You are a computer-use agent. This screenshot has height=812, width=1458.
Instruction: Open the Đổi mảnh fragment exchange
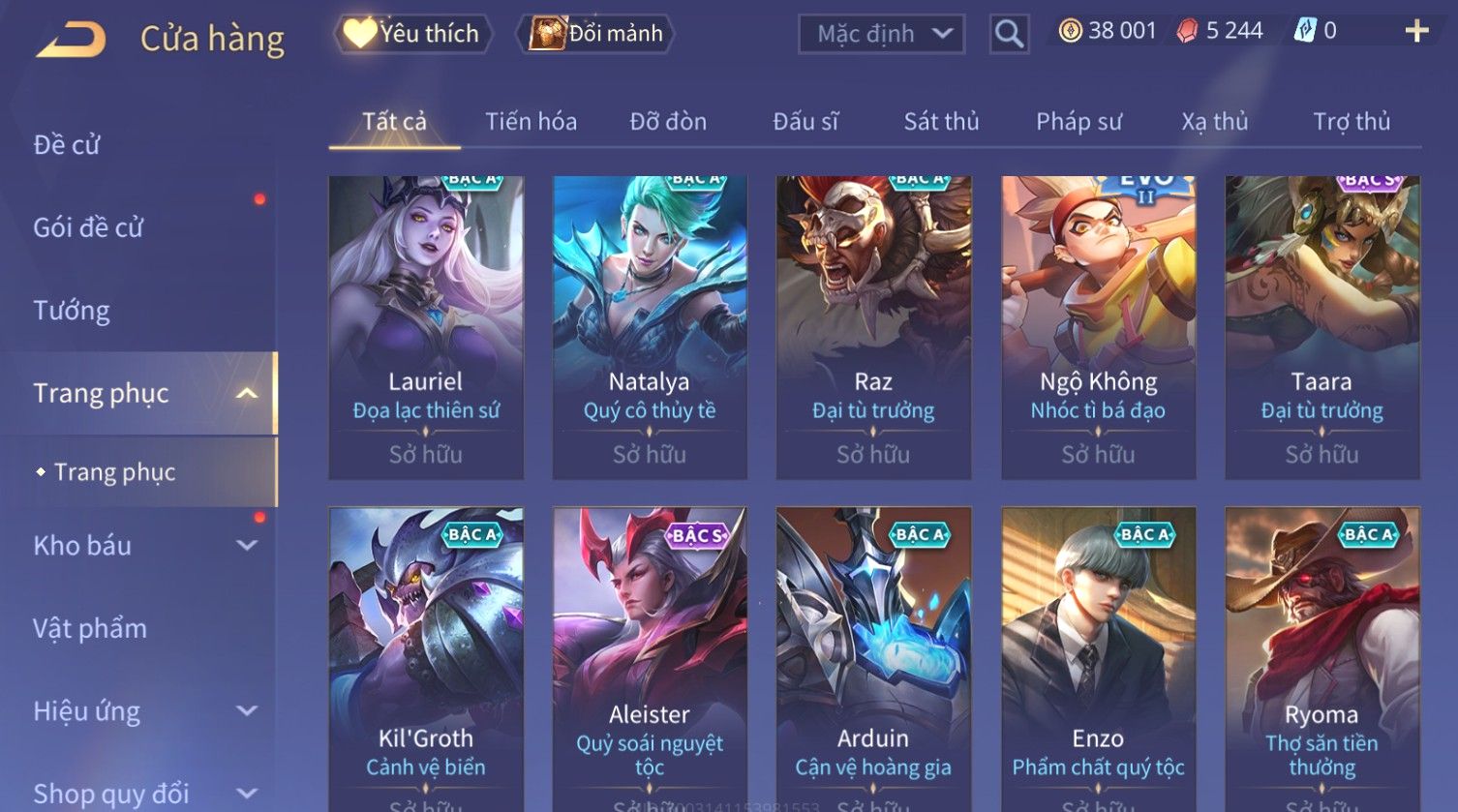[597, 34]
